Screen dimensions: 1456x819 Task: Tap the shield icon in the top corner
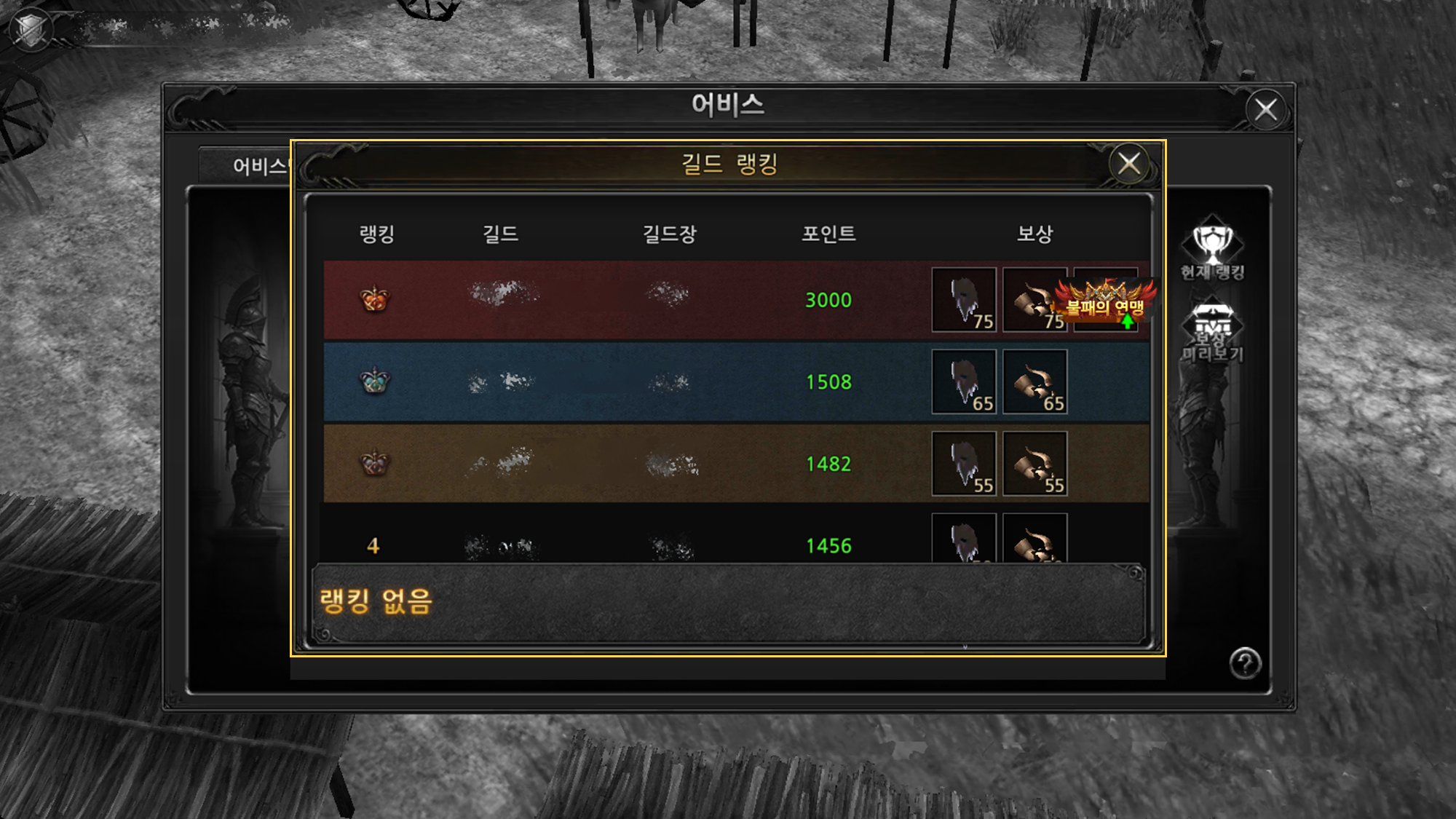31,29
